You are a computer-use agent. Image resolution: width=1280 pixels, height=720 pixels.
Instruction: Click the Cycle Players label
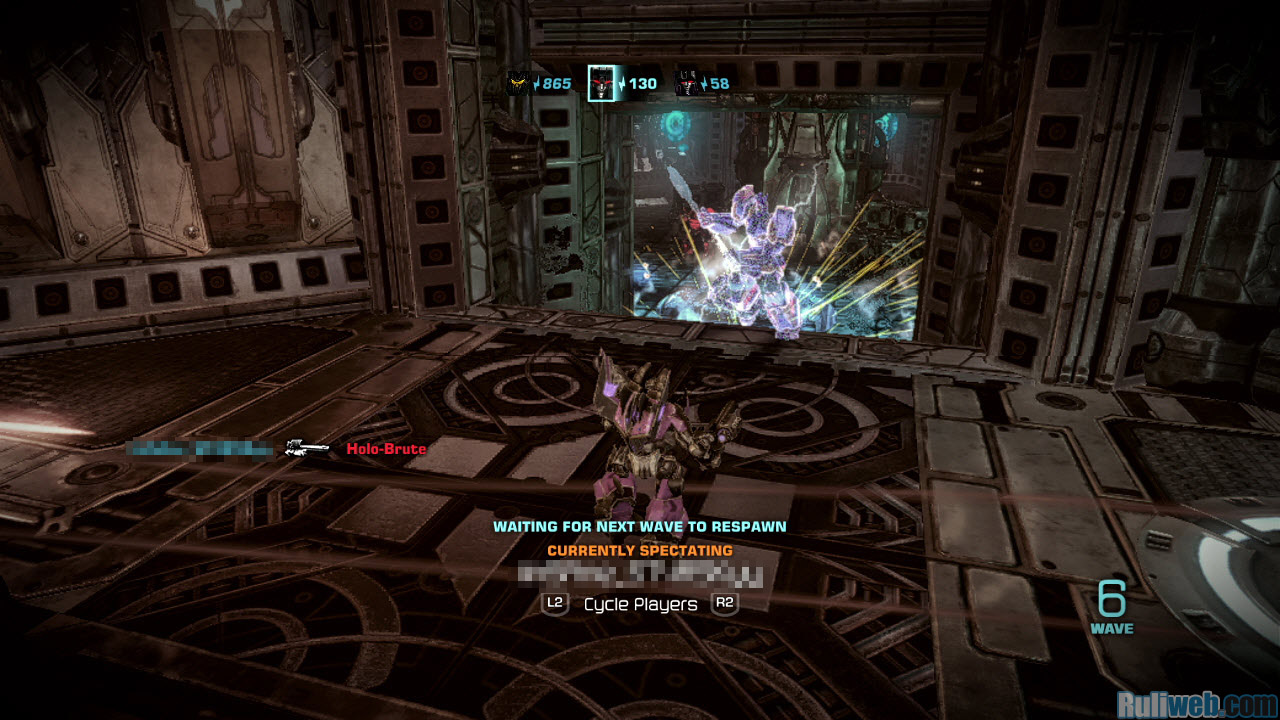(640, 604)
